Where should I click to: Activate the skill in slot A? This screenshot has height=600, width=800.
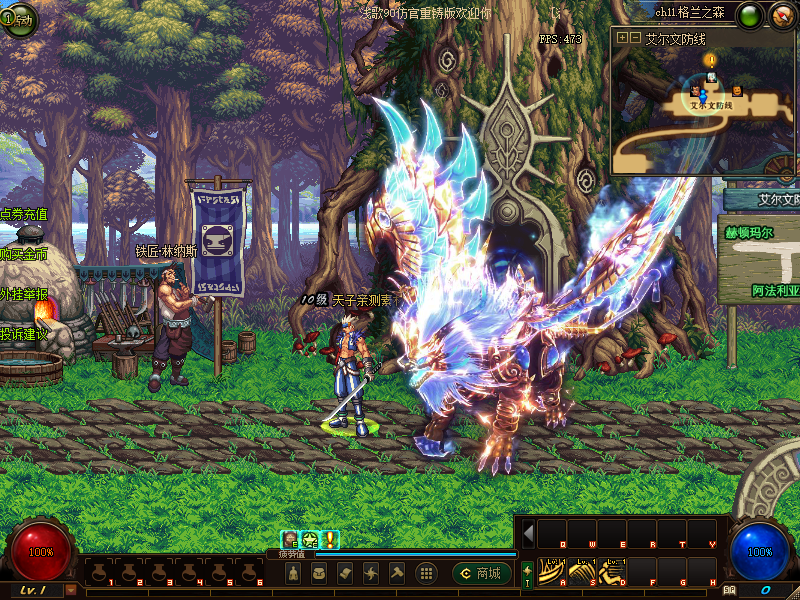click(x=551, y=570)
